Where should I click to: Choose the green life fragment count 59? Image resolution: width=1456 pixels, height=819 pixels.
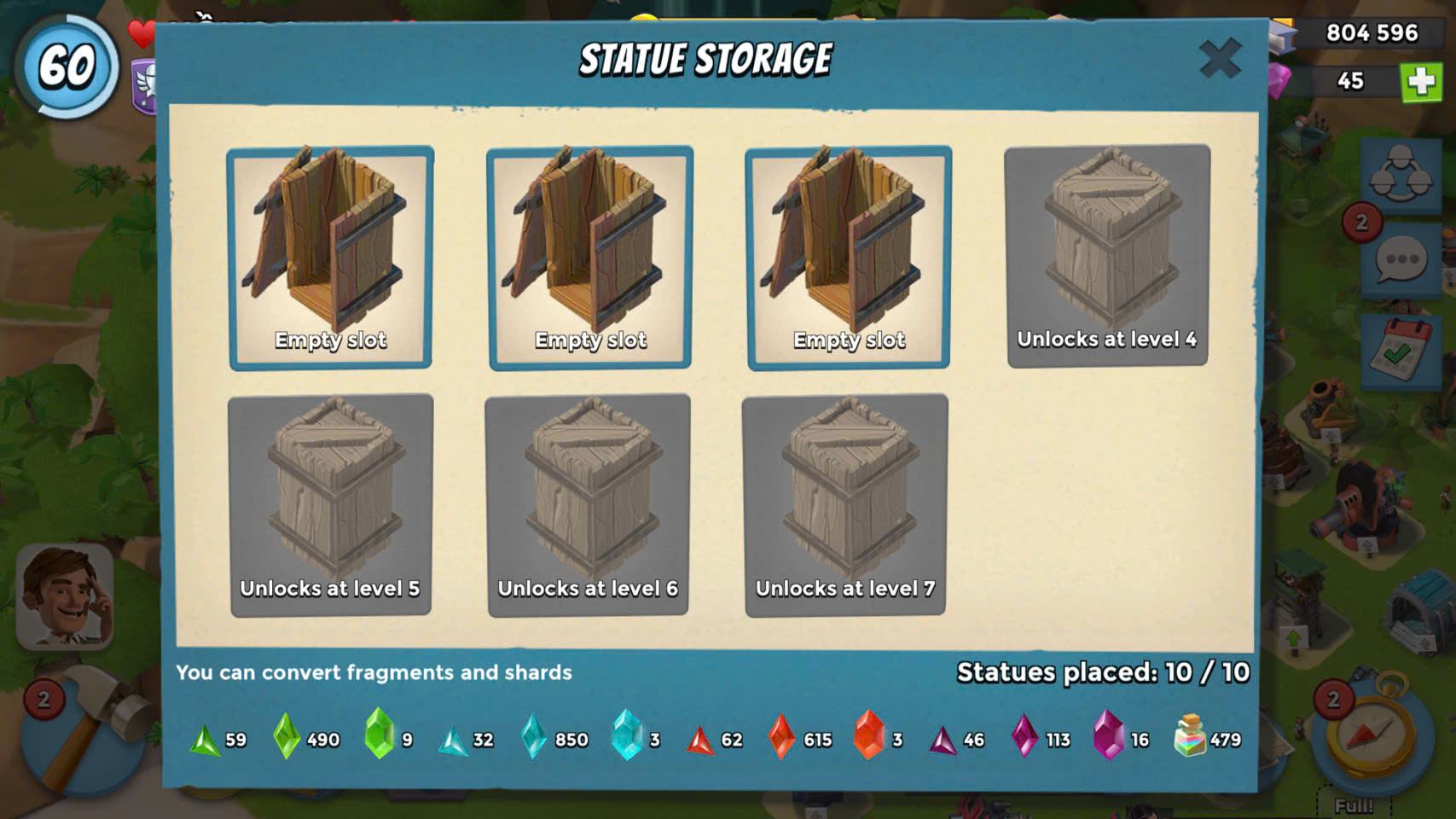click(x=218, y=739)
